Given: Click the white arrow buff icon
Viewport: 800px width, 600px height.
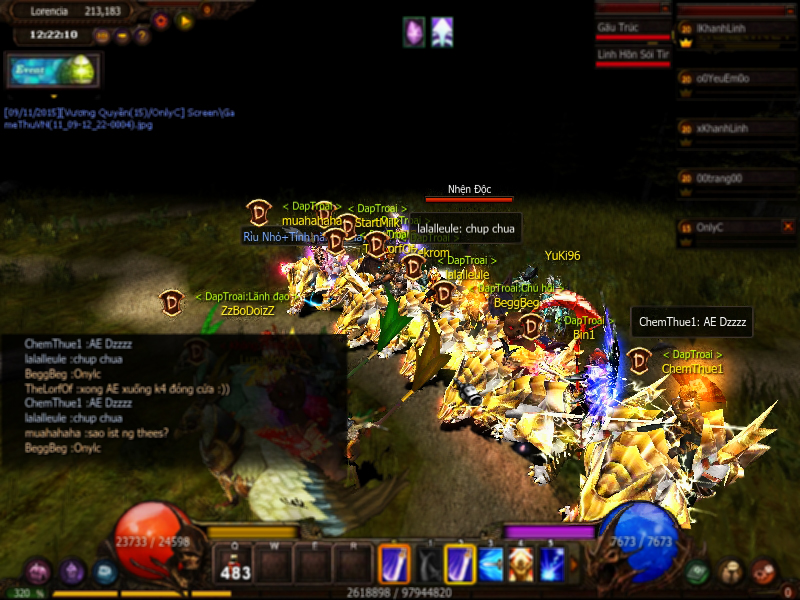Looking at the screenshot, I should coord(442,31).
